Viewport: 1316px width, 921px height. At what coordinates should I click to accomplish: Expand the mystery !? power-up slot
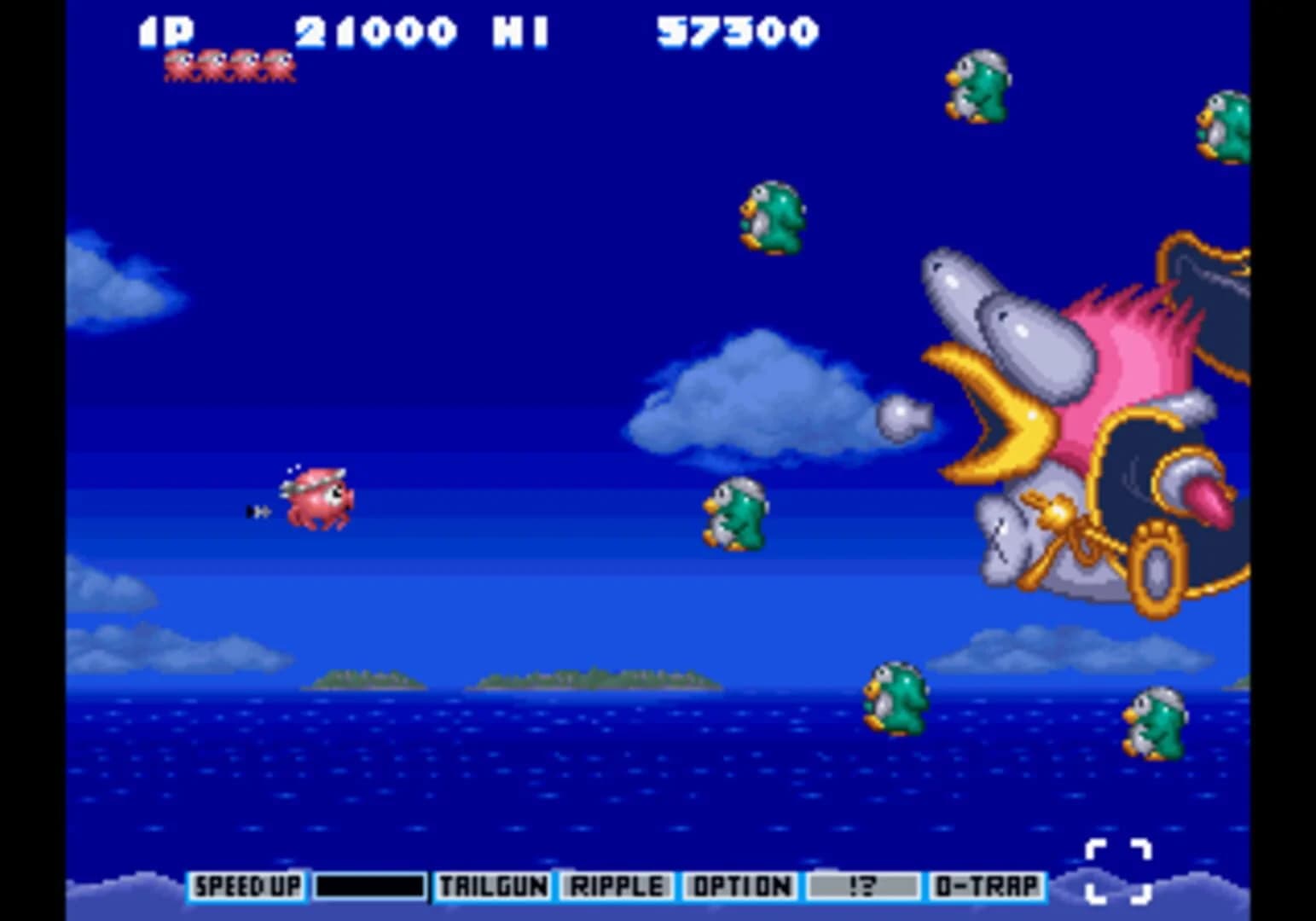coord(861,887)
